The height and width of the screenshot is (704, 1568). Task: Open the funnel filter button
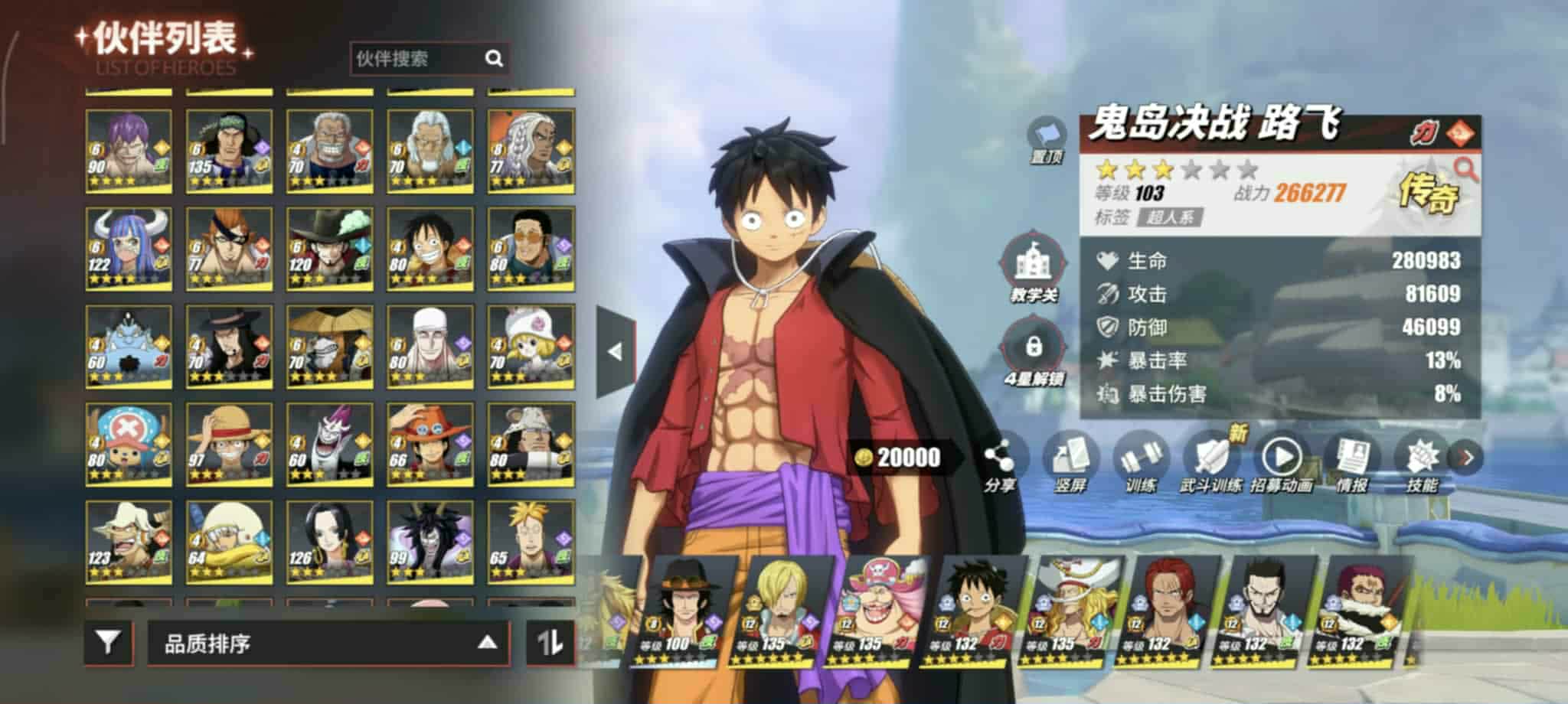[108, 643]
